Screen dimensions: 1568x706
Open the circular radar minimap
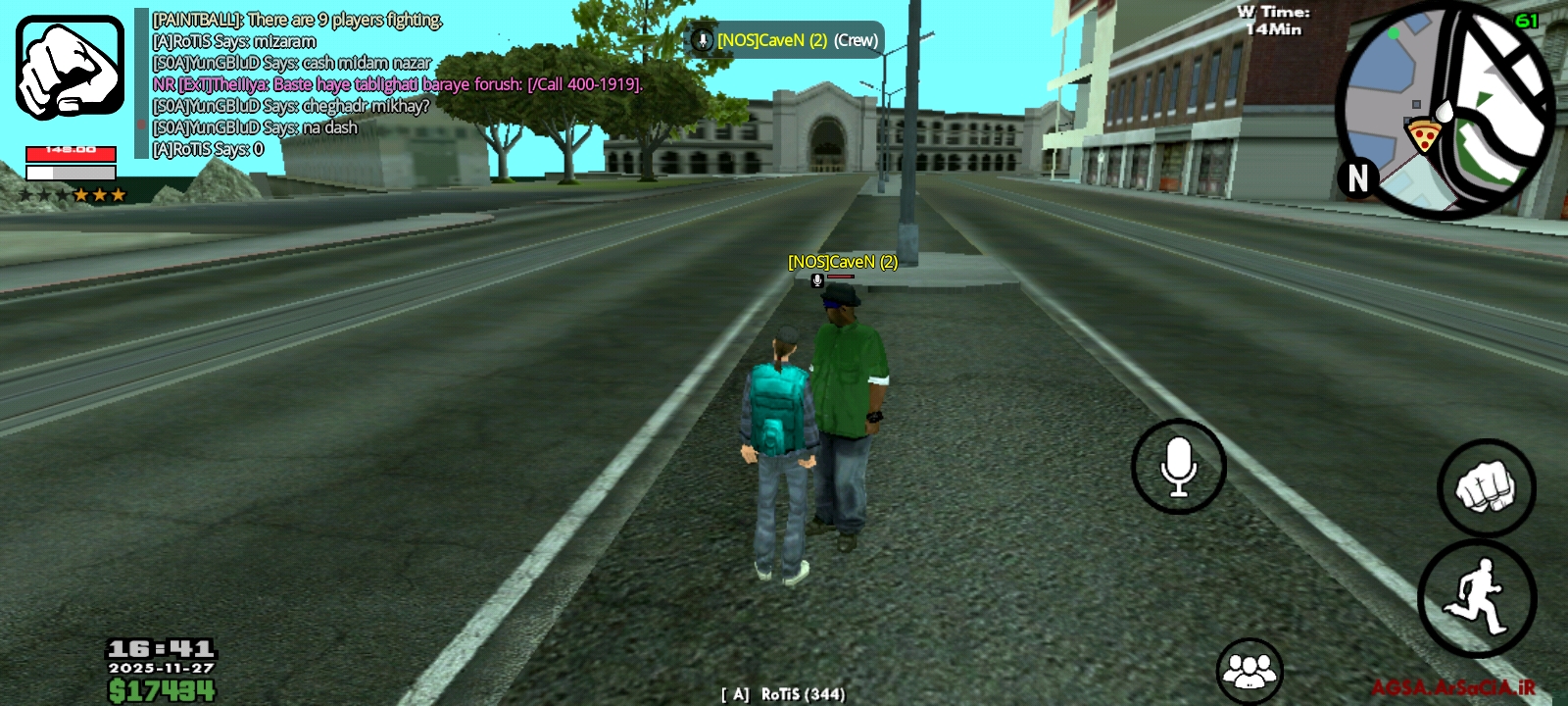(x=1445, y=110)
